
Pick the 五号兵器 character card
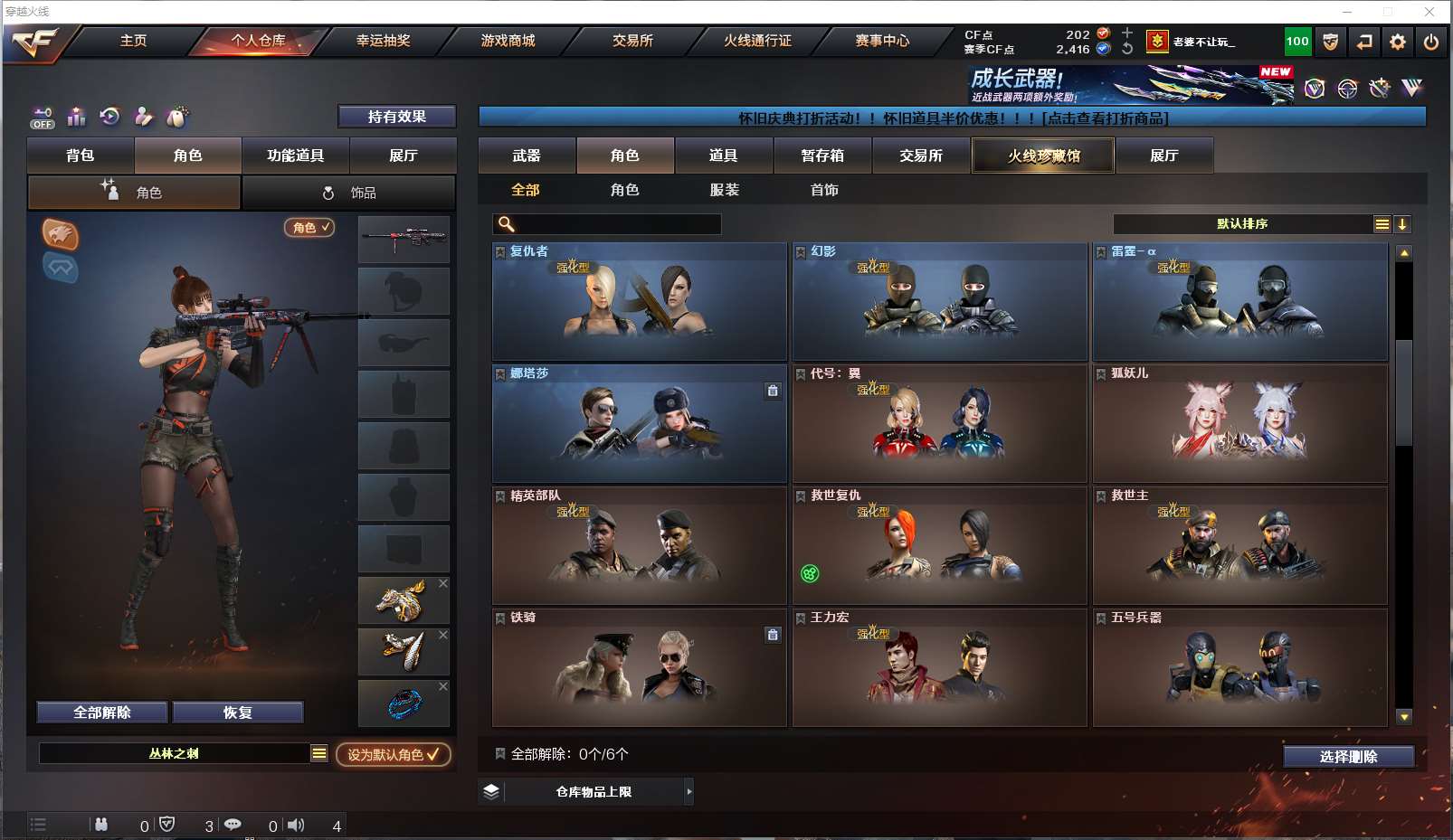coord(1239,667)
